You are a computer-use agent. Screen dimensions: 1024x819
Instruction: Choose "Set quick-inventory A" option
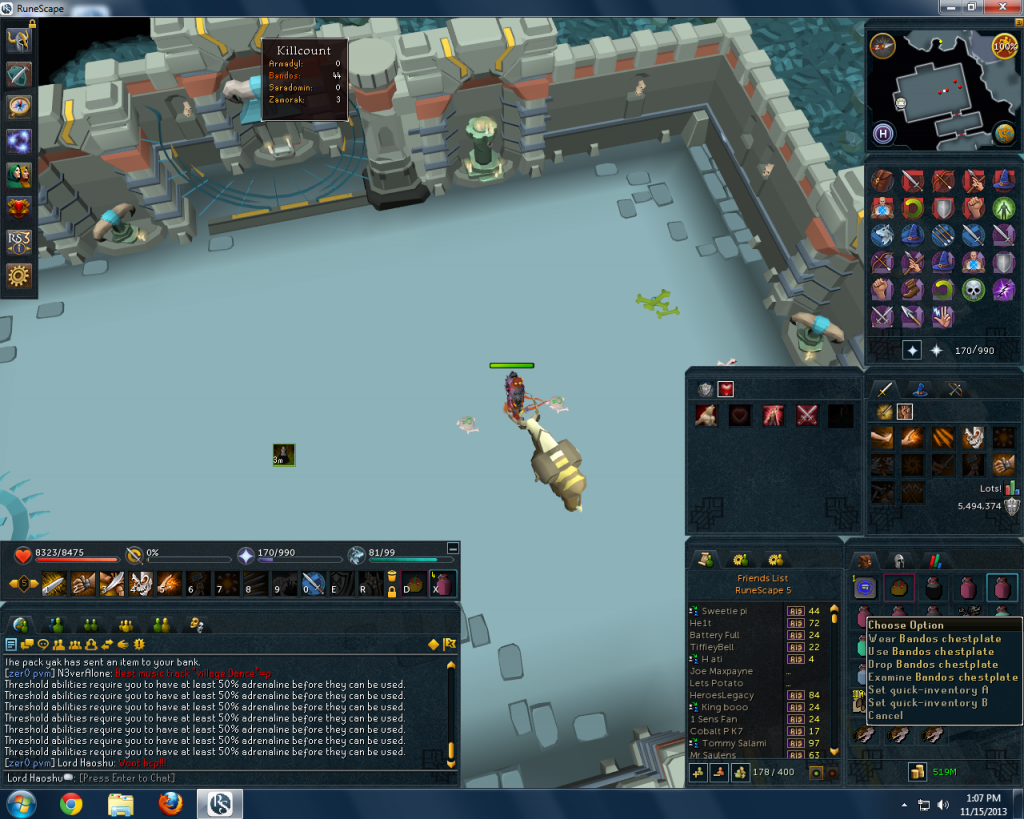point(928,690)
